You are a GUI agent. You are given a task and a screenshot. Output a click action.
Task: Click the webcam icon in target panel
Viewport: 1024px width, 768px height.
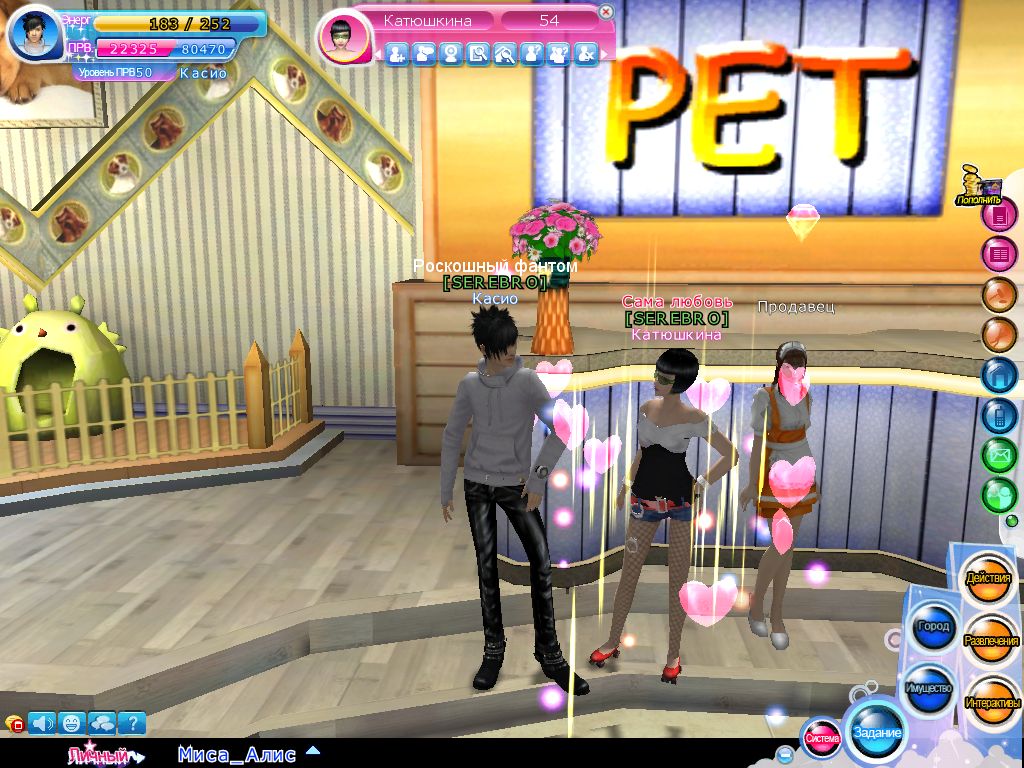click(x=451, y=54)
